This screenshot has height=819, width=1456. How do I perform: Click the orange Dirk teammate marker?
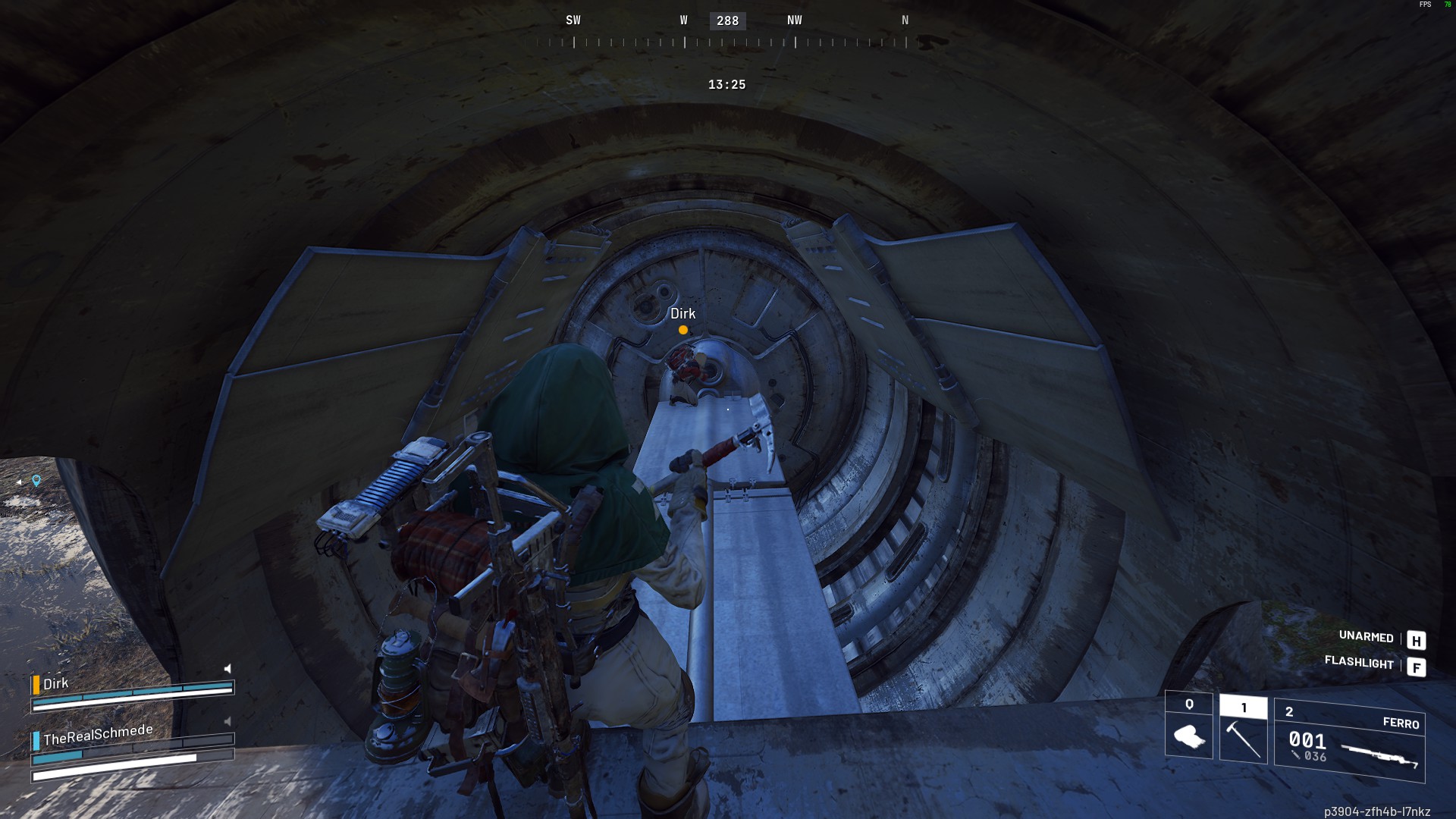point(683,330)
